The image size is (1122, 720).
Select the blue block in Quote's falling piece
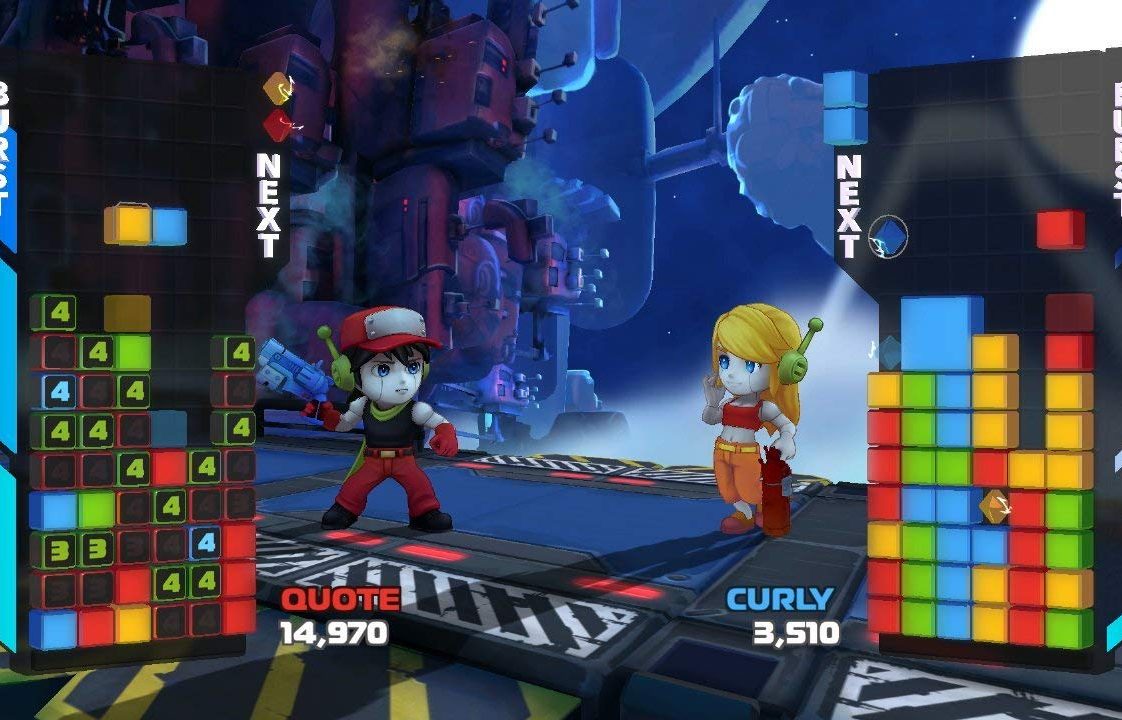point(170,226)
